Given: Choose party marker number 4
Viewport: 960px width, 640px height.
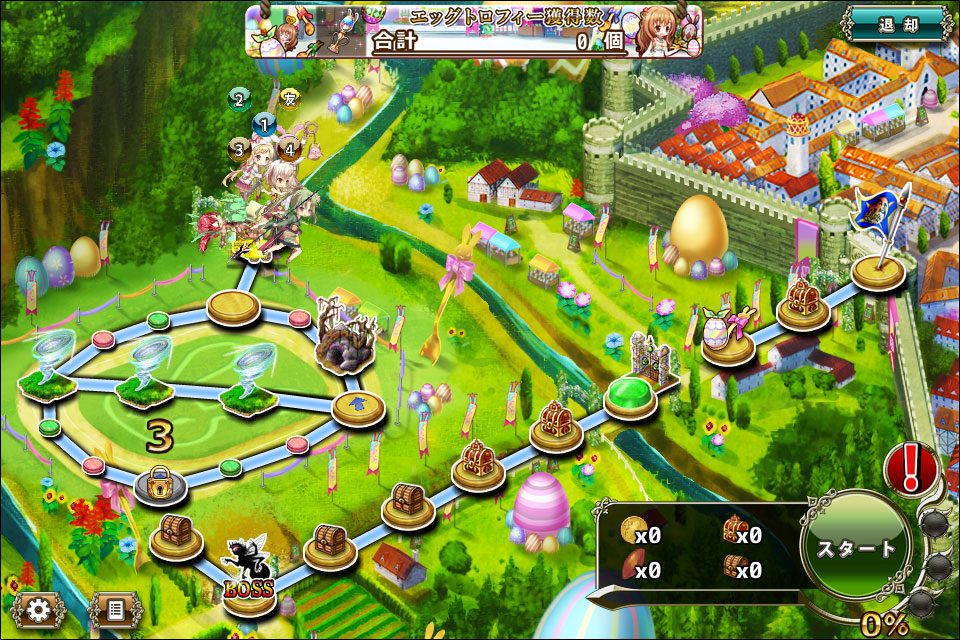Looking at the screenshot, I should (290, 150).
